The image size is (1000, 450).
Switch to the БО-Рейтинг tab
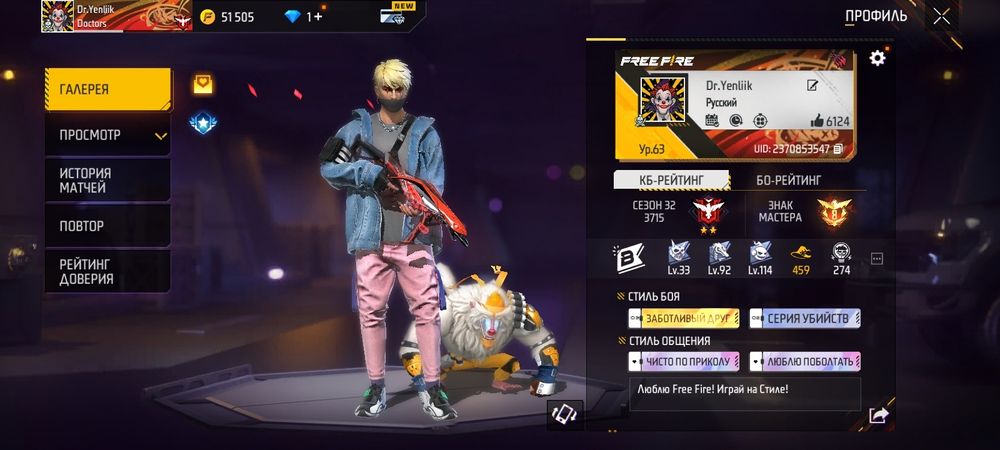[789, 180]
